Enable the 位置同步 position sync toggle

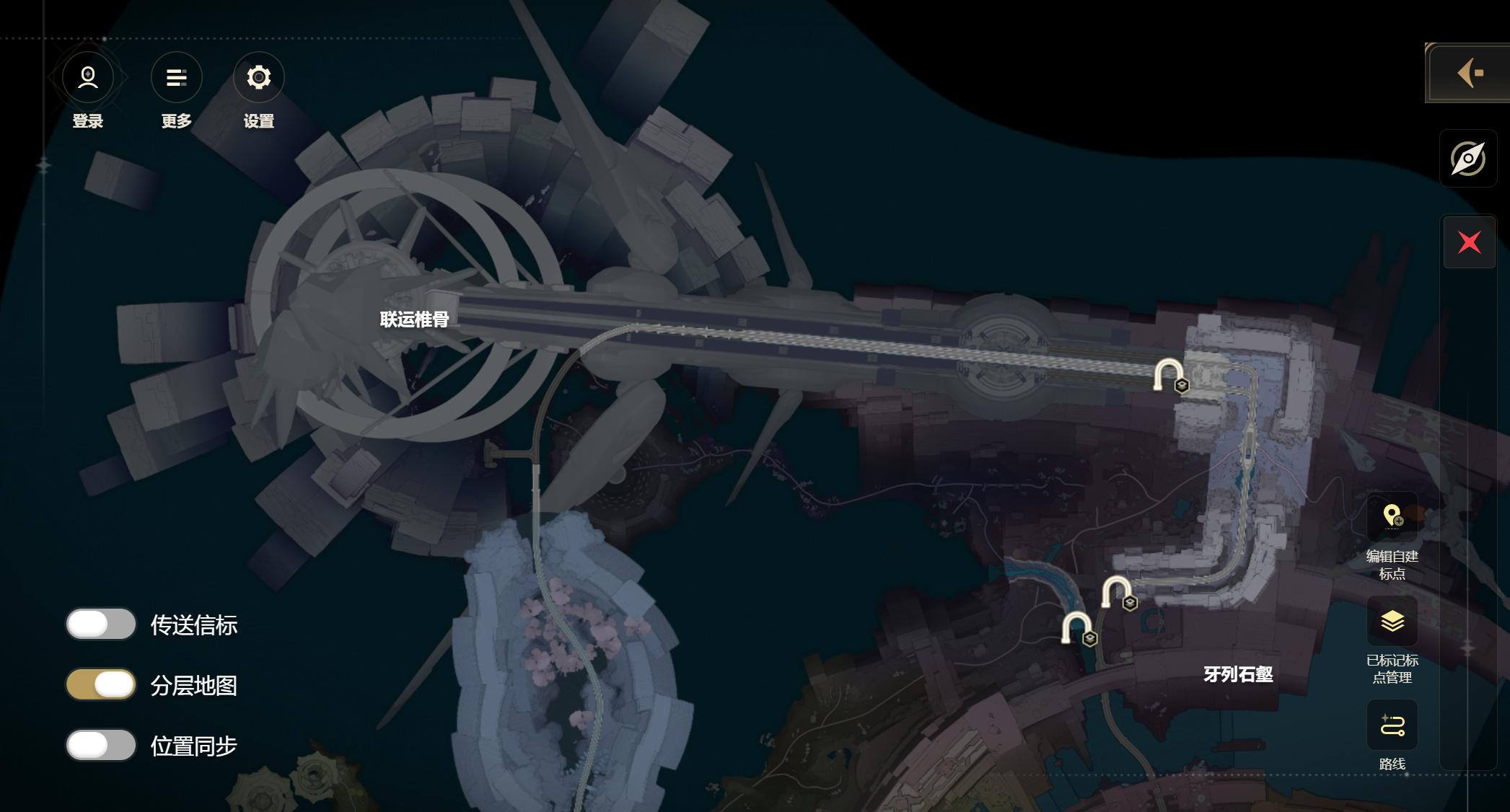[101, 746]
